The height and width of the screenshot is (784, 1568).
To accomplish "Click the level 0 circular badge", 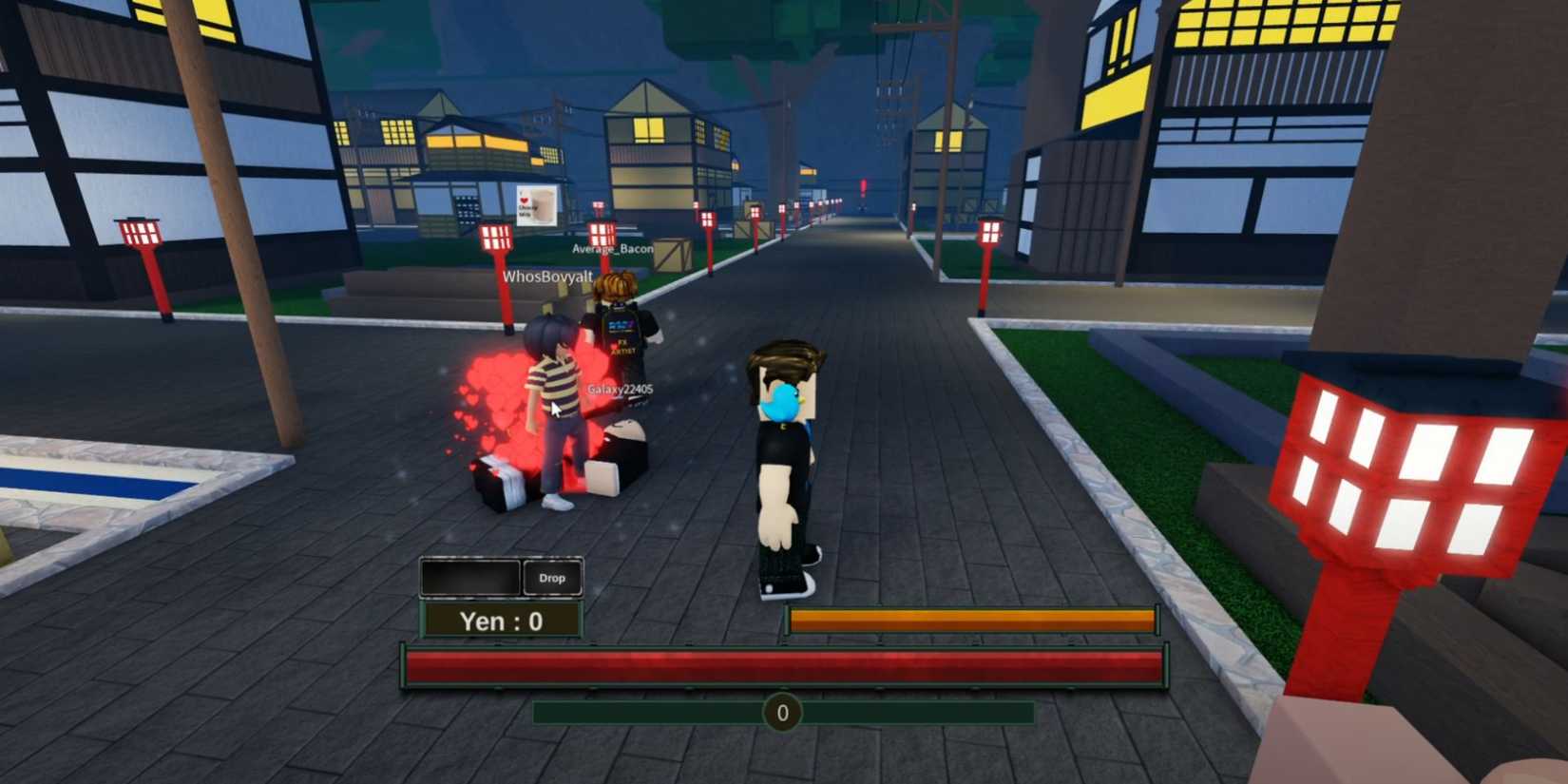I will point(783,712).
